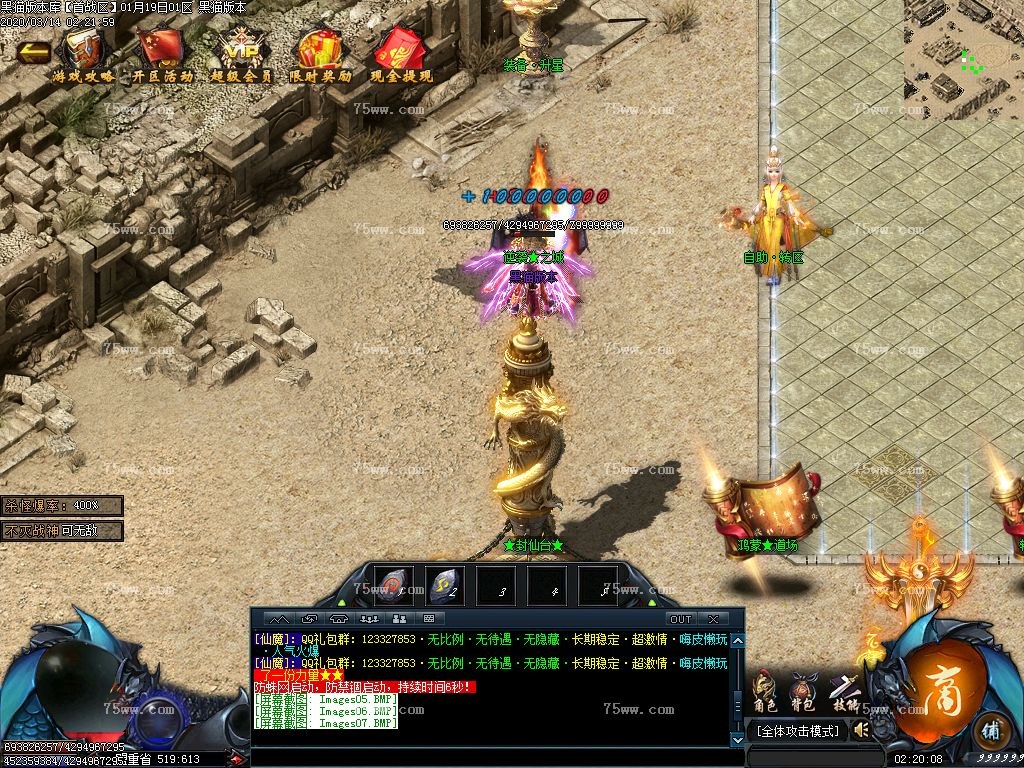Toggle the 全体攻击模式 attack mode button

point(797,732)
